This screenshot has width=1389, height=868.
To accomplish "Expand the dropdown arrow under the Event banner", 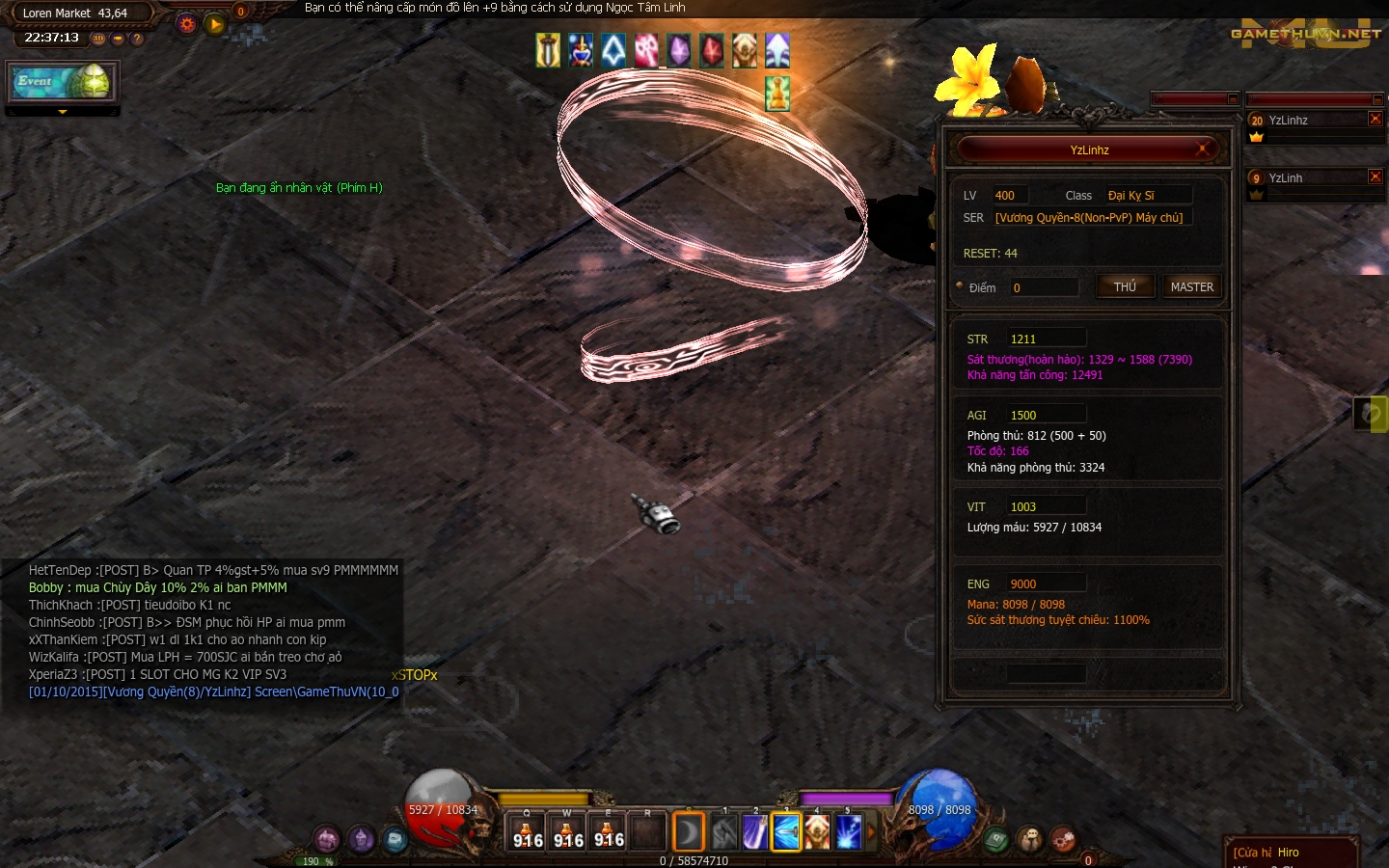I will tap(63, 112).
